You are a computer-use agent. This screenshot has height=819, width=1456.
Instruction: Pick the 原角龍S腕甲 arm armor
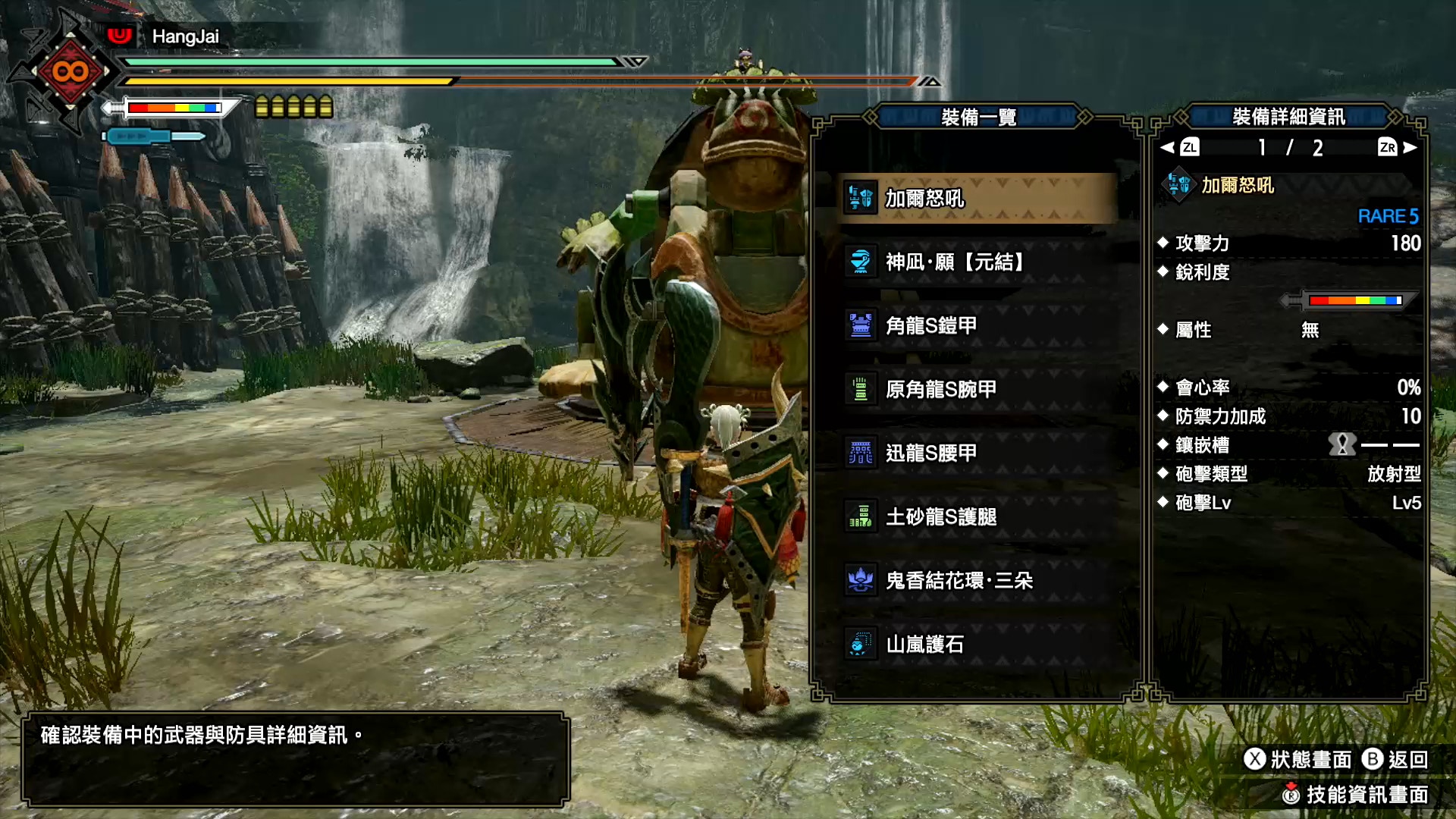coord(977,390)
